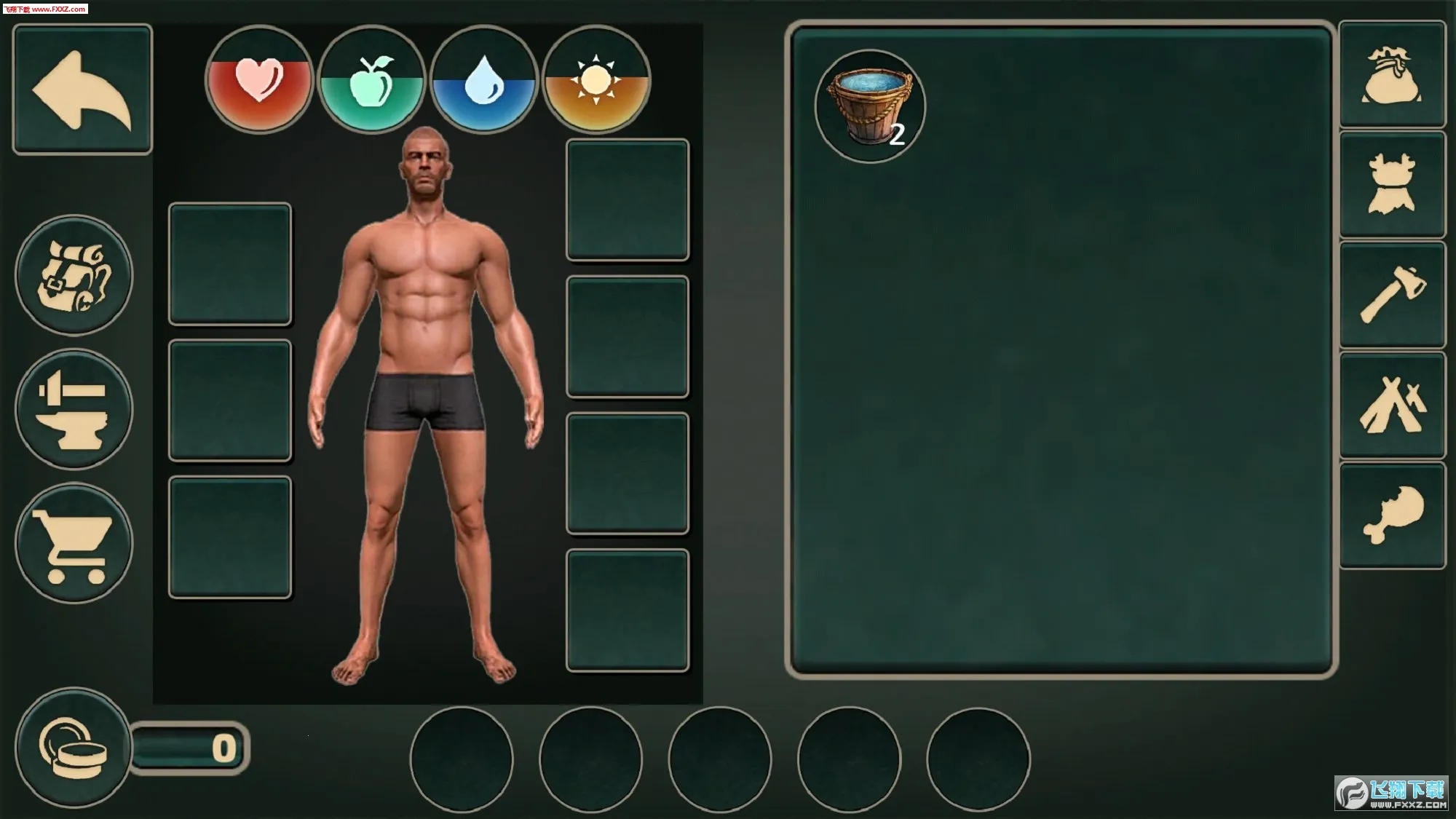Open the backpack inventory menu
Screen dimensions: 1456x819
coord(74,276)
